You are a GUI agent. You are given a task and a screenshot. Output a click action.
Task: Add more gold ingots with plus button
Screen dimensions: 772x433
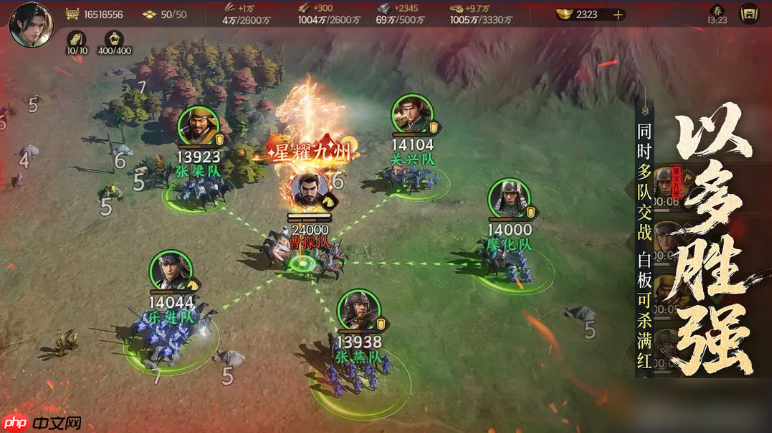618,14
